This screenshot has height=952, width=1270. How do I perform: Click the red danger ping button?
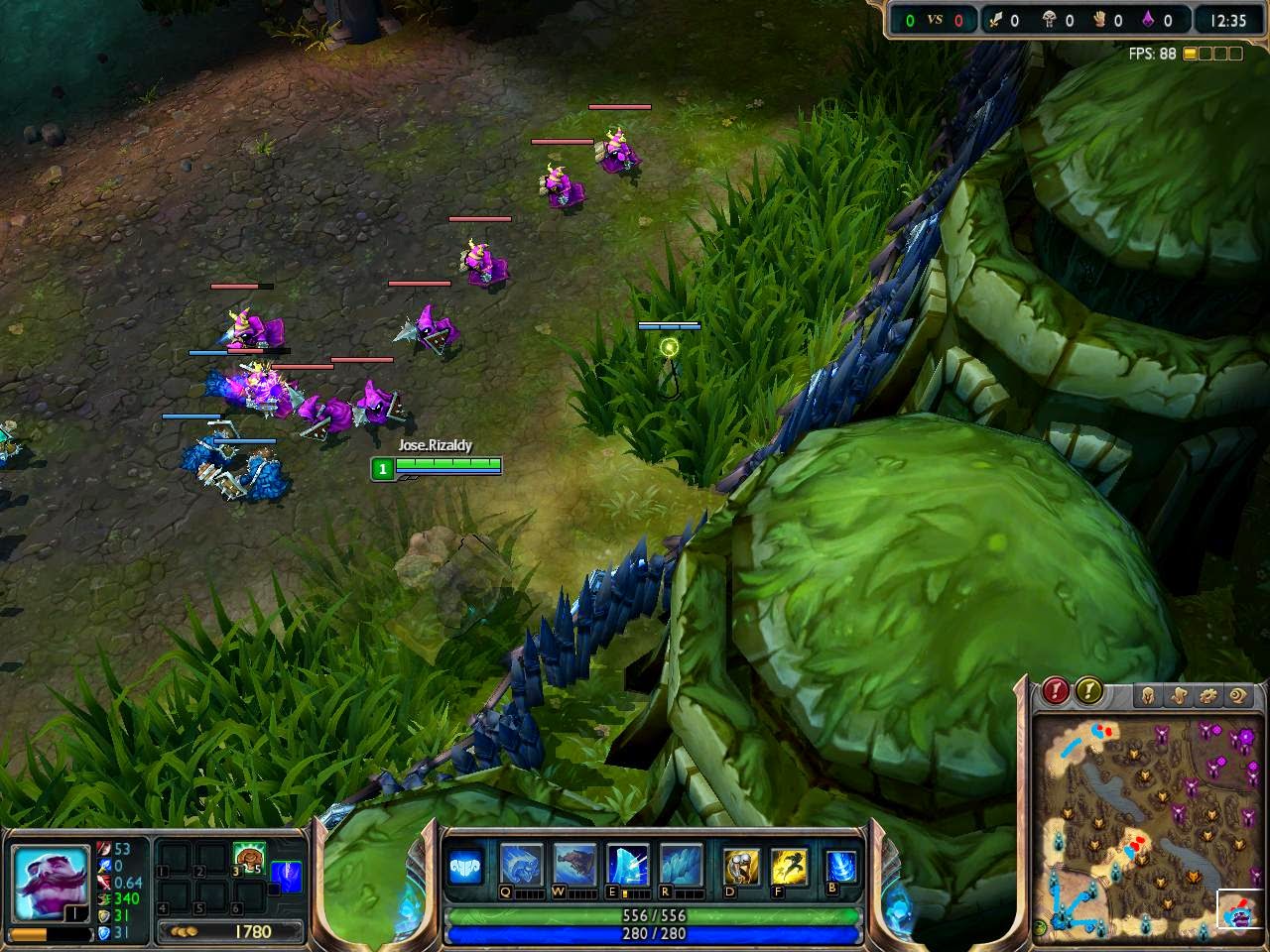click(1055, 691)
